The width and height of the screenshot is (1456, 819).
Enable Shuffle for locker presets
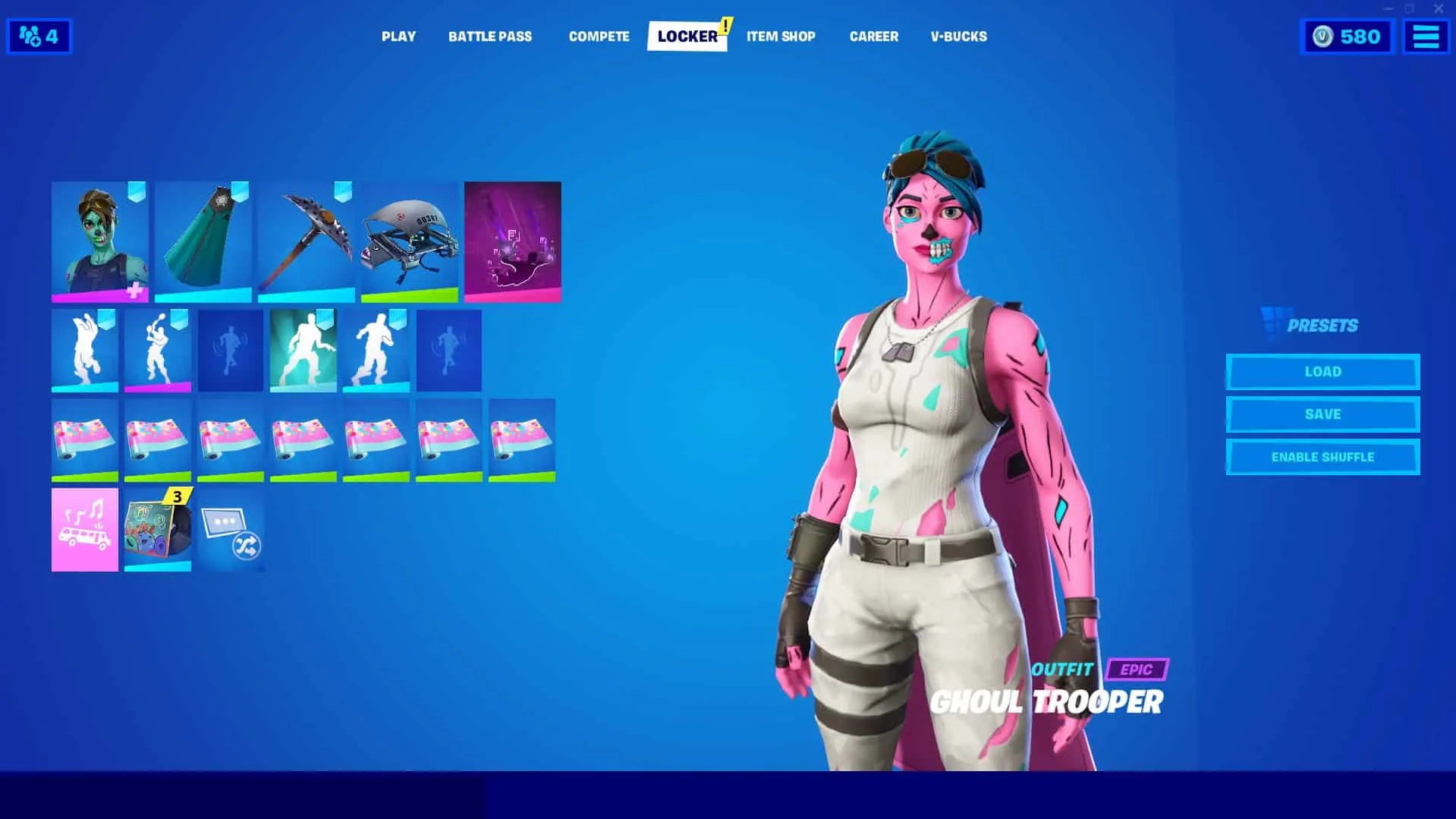(x=1322, y=457)
